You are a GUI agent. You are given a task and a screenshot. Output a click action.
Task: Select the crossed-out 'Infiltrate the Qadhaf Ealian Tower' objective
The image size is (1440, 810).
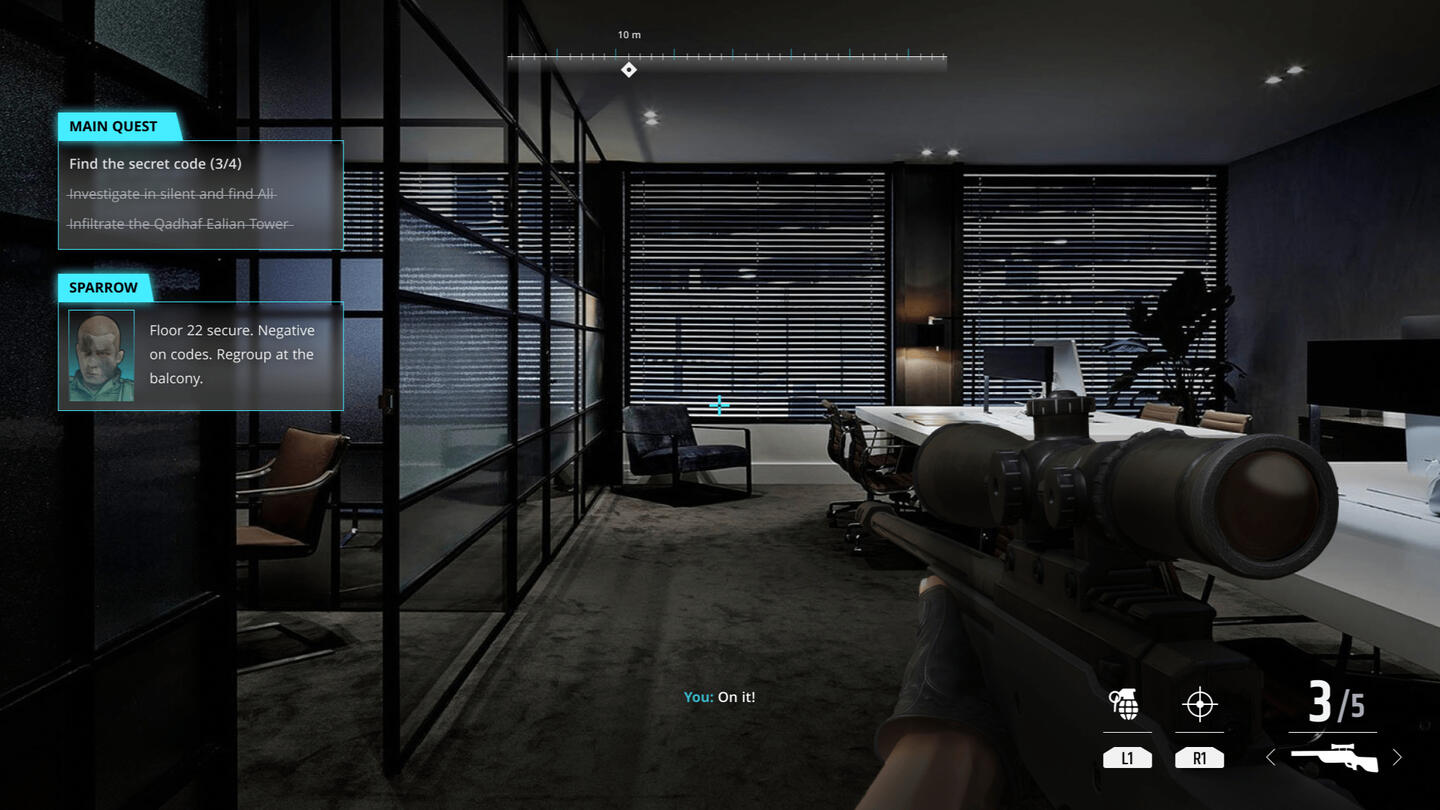[179, 224]
